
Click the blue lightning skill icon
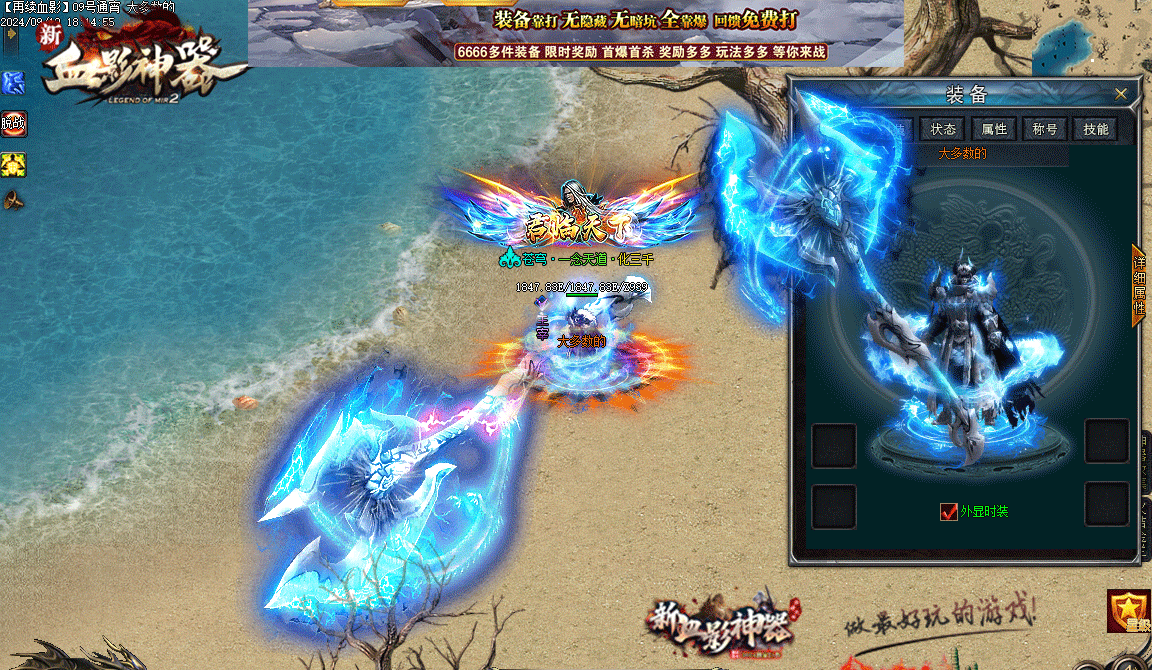(13, 82)
